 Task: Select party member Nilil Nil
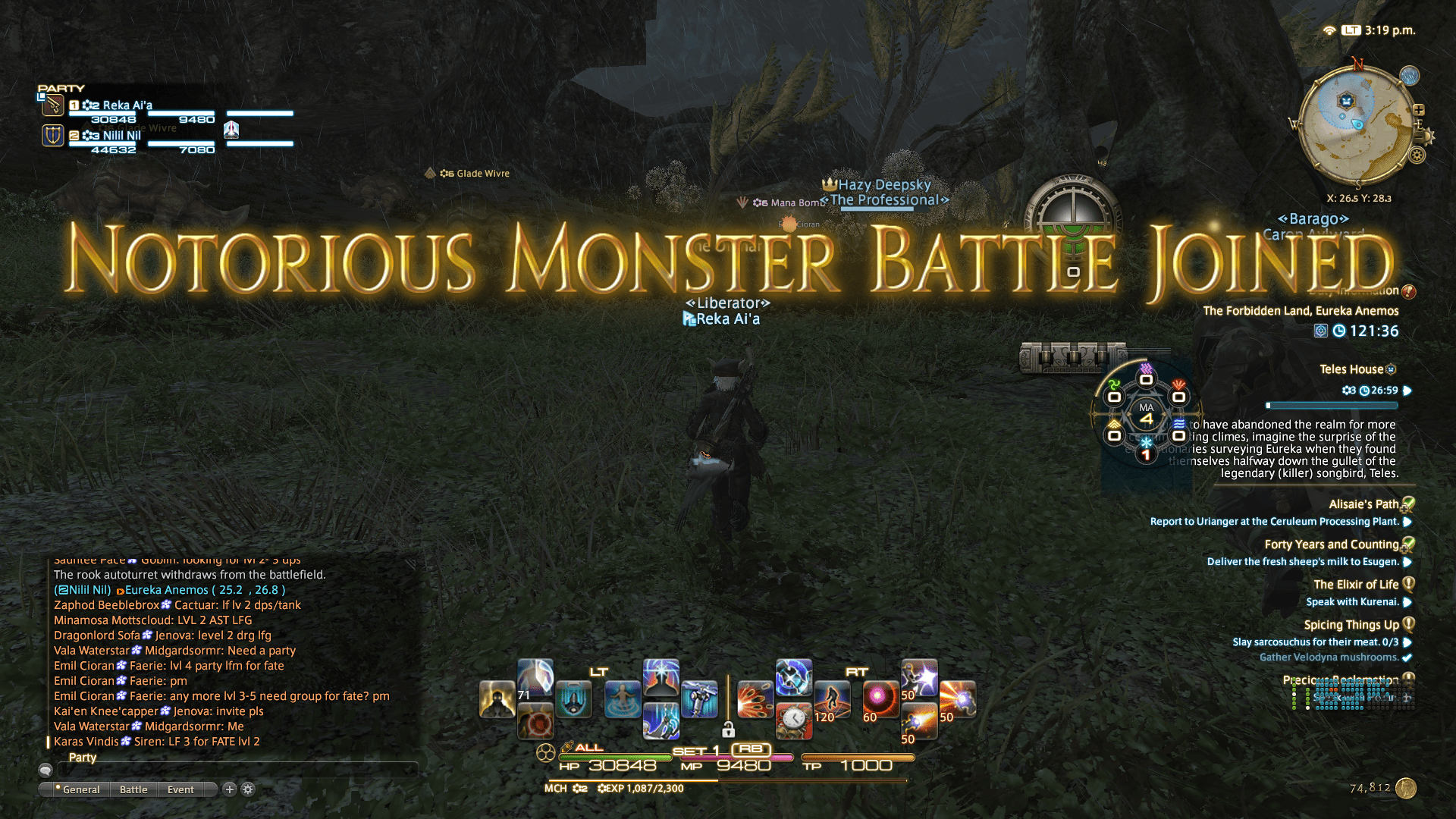[122, 136]
